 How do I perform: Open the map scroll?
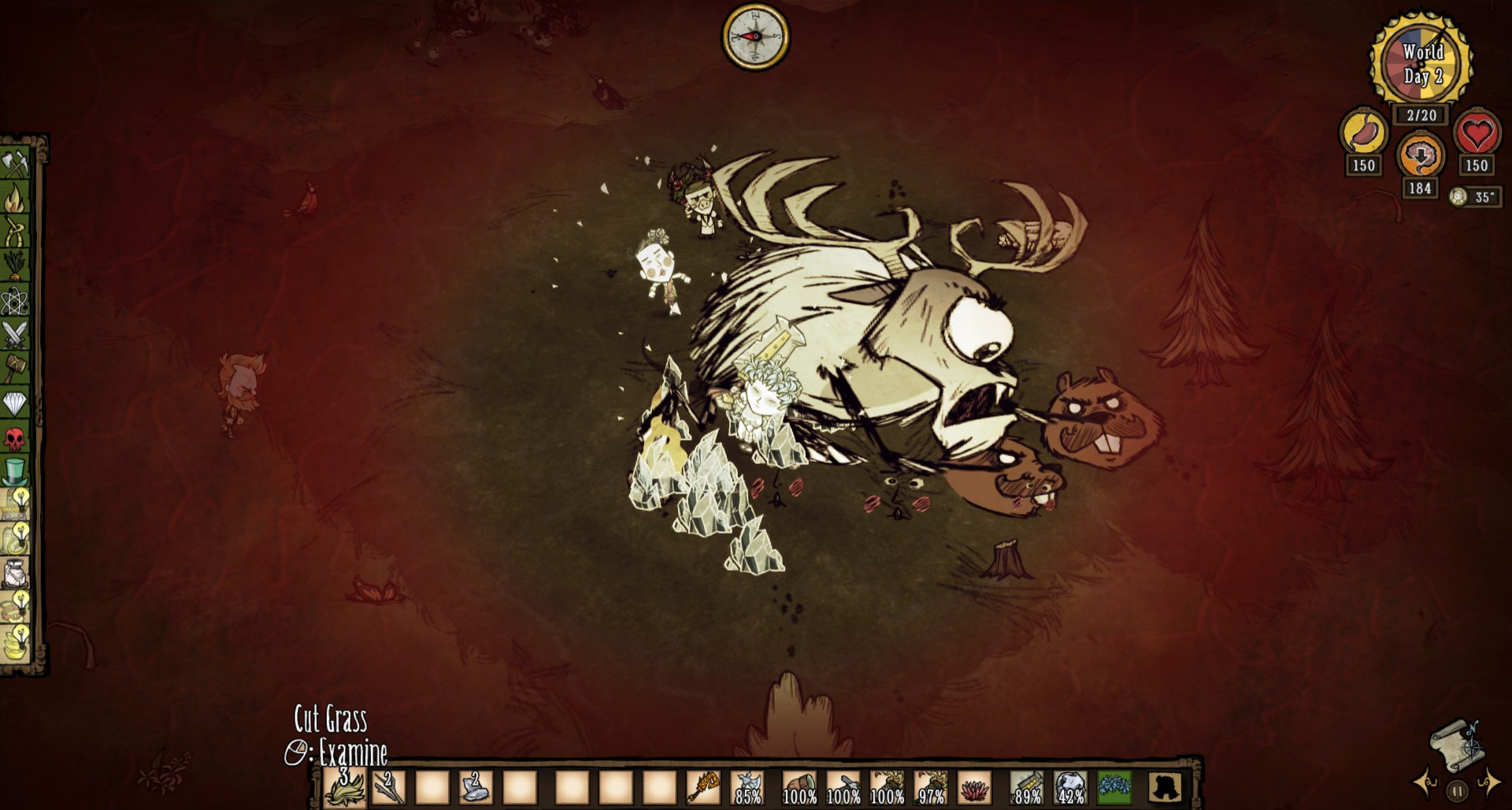click(x=1455, y=741)
